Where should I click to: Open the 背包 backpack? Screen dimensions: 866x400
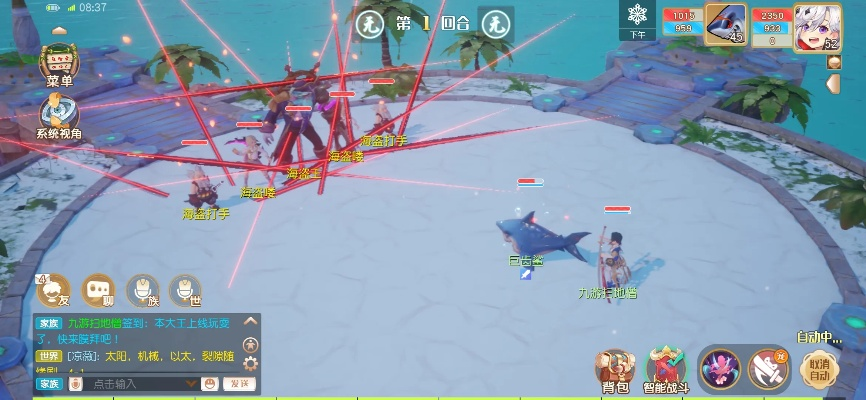pyautogui.click(x=616, y=370)
